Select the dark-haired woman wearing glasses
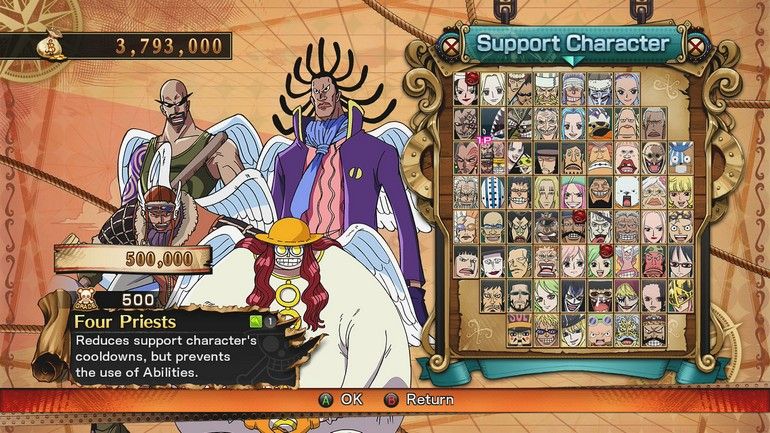 680,261
